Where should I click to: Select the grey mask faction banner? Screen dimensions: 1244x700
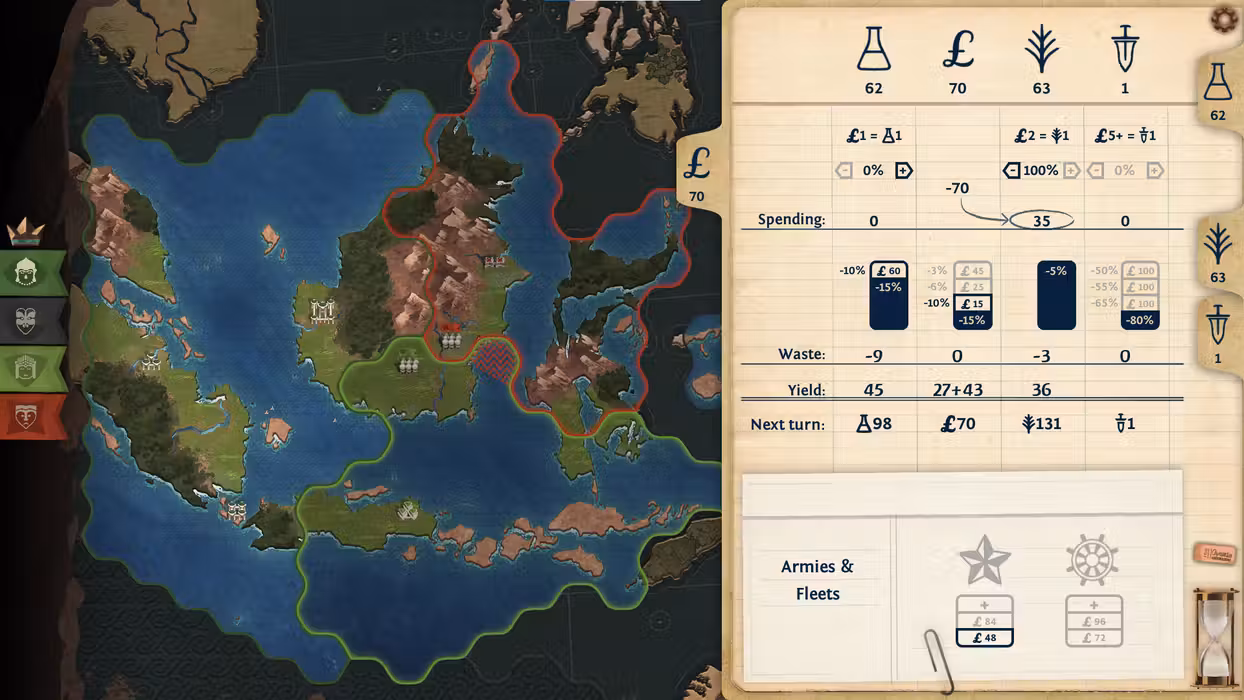coord(28,320)
